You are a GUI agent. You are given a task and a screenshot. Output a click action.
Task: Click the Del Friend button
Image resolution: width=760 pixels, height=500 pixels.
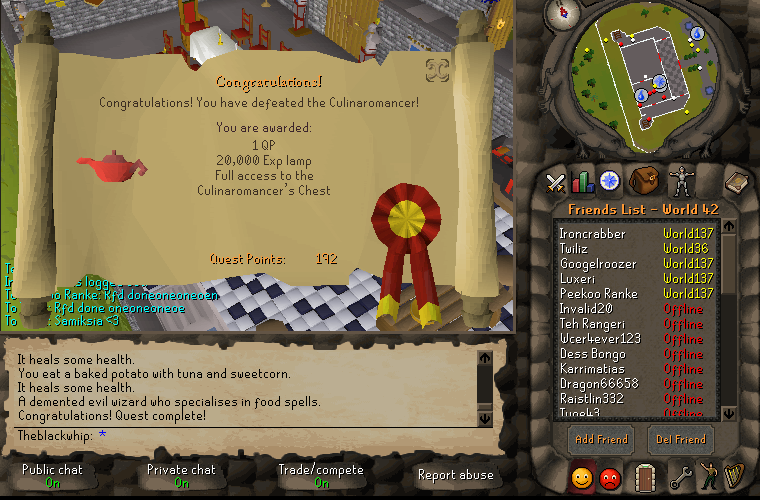click(x=679, y=439)
